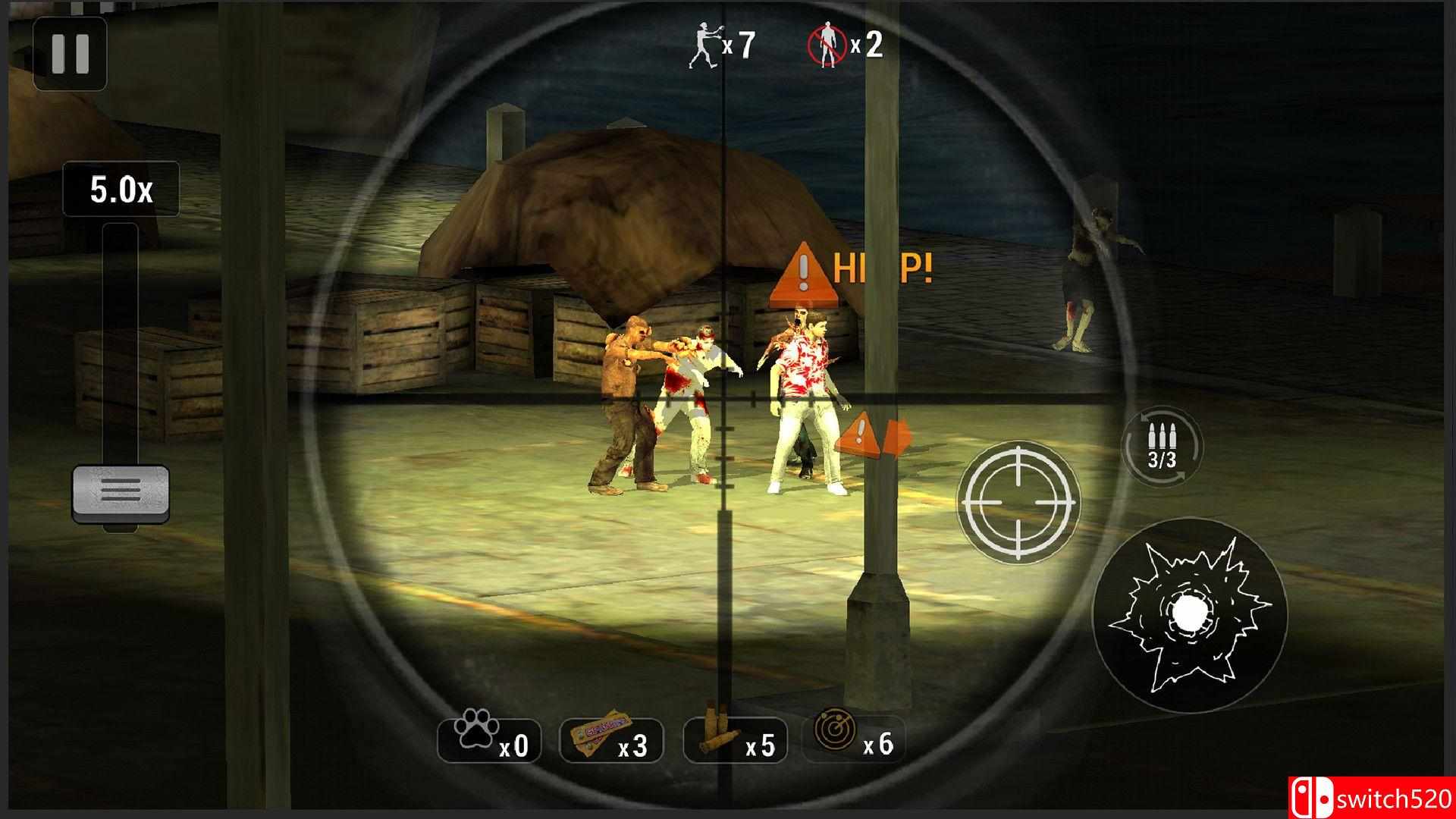Trigger the radar scan item

tap(853, 740)
